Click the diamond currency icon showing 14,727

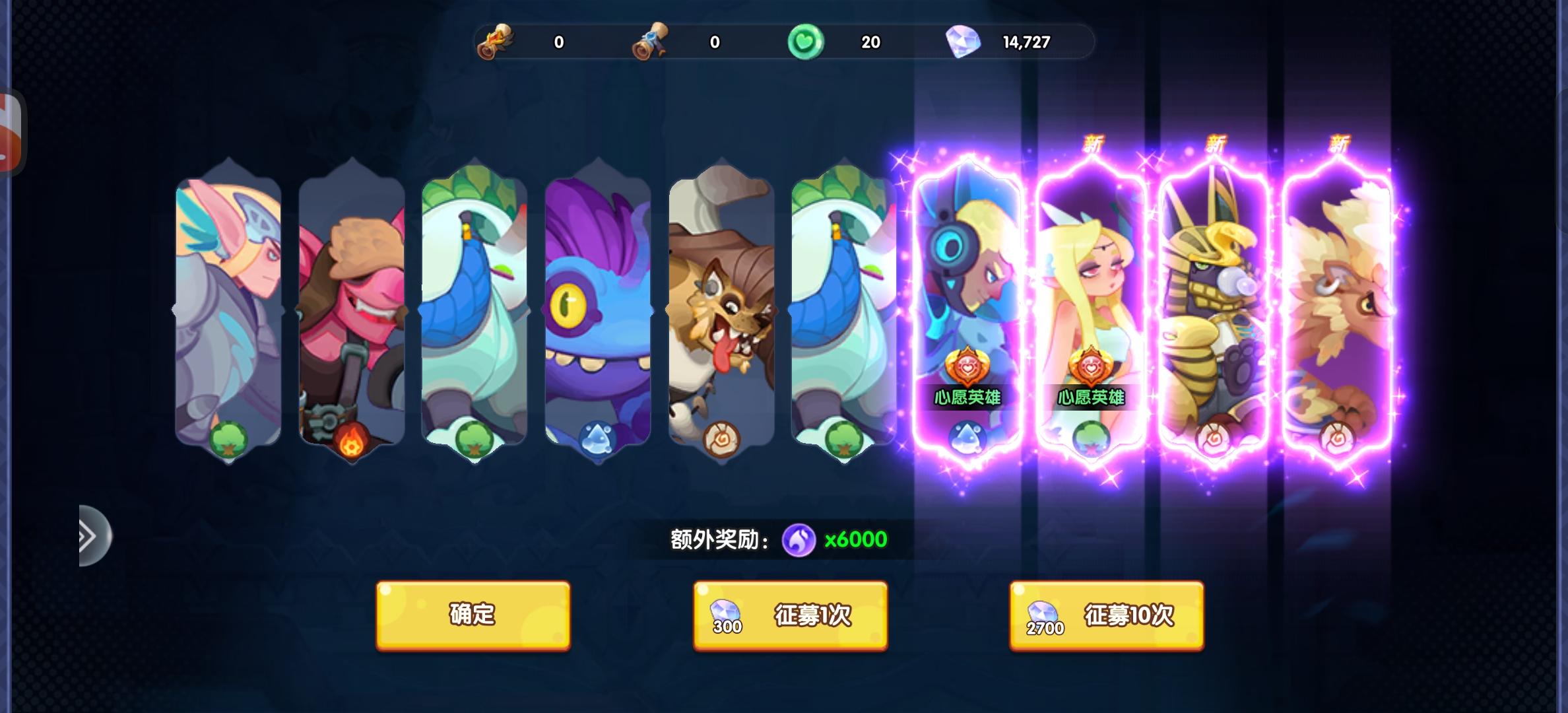(x=965, y=41)
